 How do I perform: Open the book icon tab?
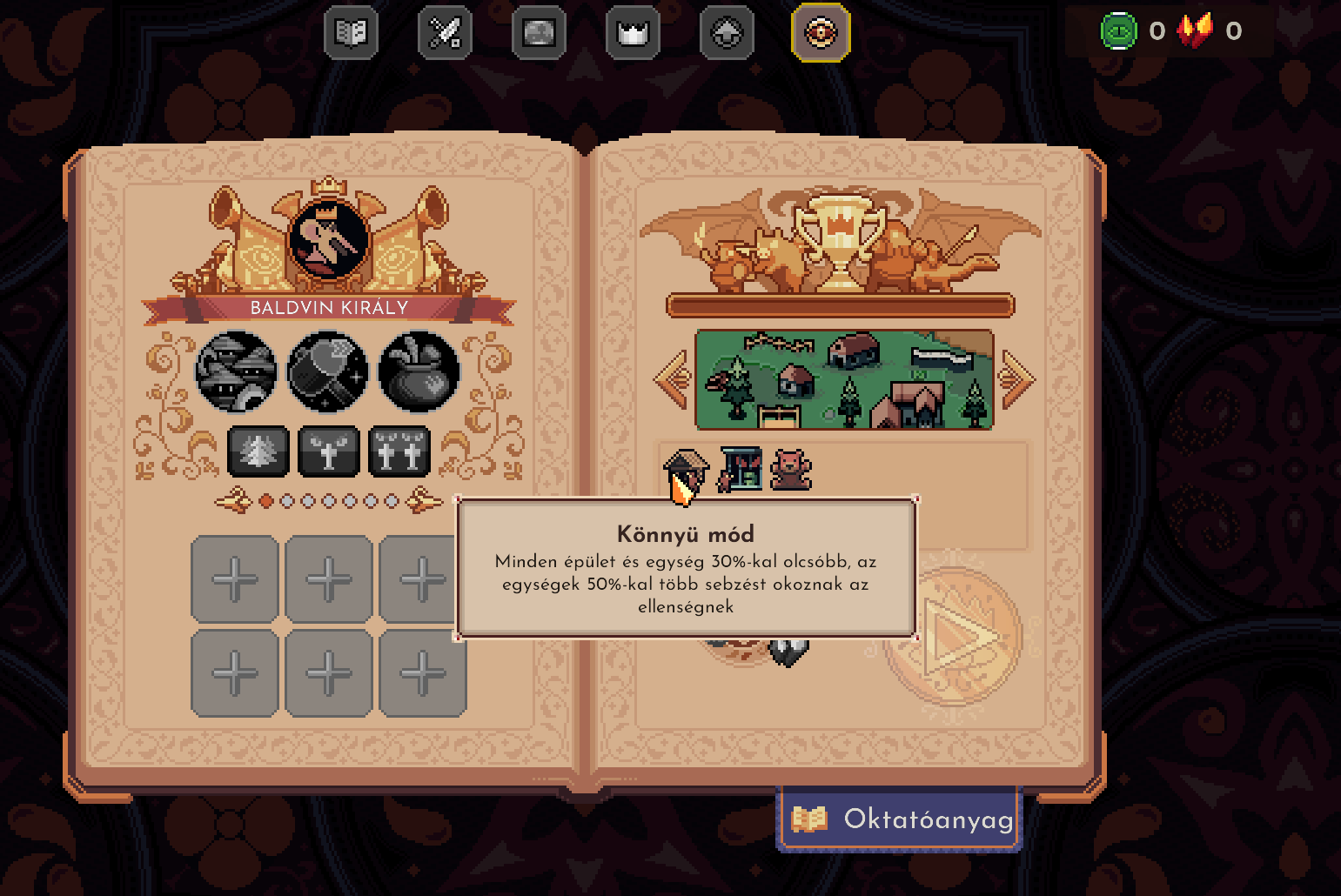click(x=351, y=34)
